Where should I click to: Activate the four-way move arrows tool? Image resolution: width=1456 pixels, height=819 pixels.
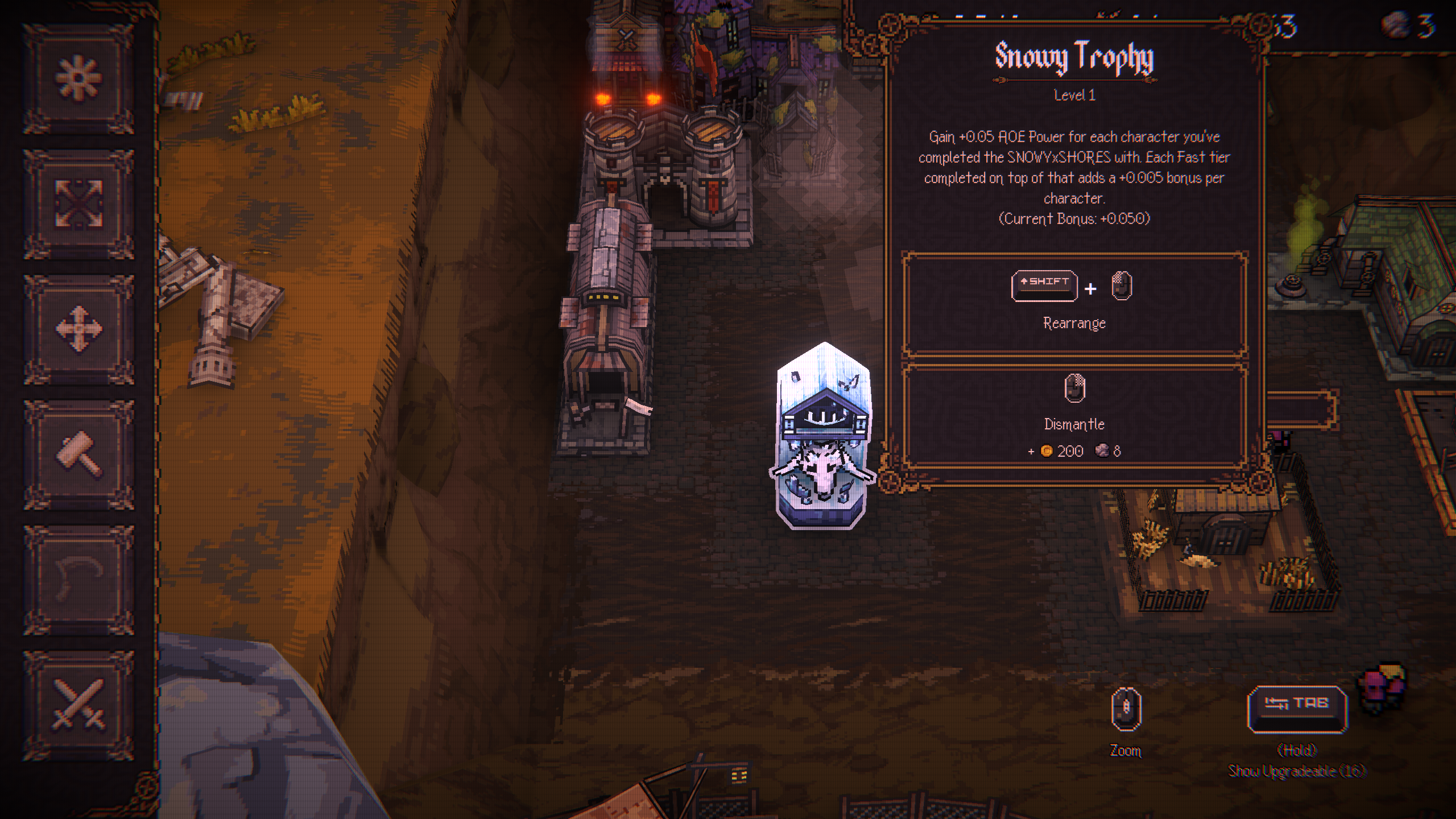pos(78,328)
